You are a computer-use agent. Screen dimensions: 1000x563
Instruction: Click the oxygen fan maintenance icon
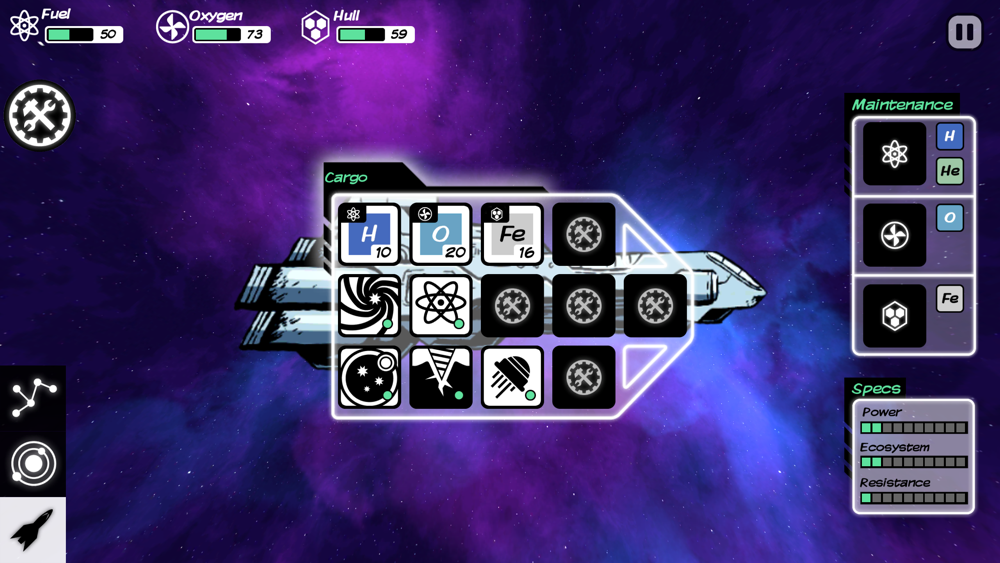894,235
